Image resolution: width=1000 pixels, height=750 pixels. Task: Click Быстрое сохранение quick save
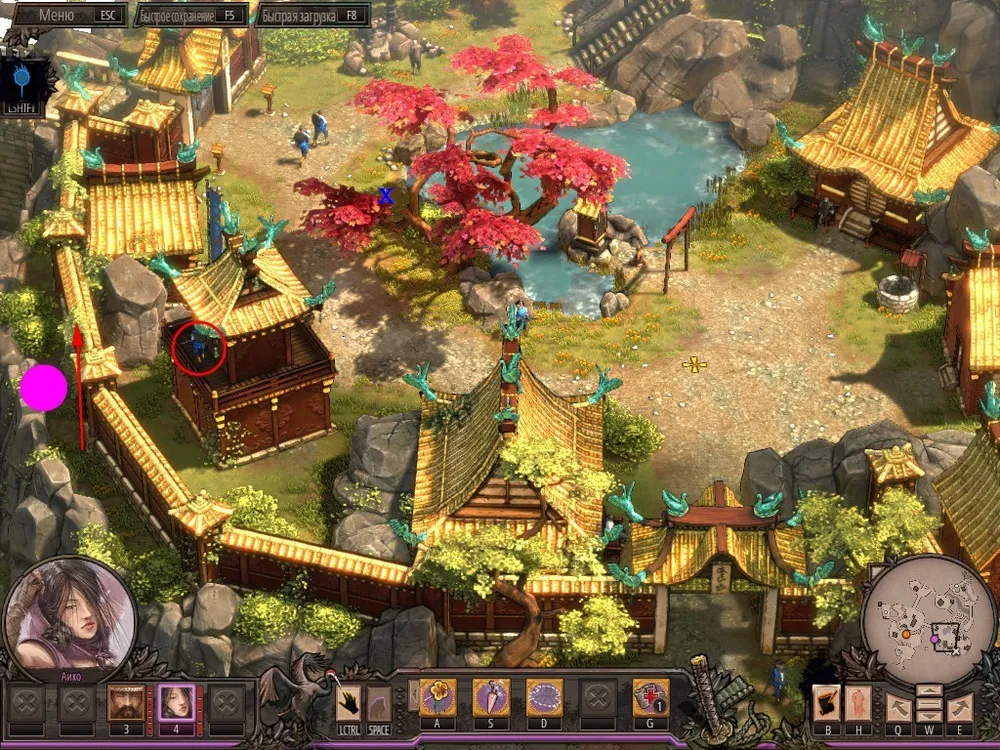coord(189,15)
